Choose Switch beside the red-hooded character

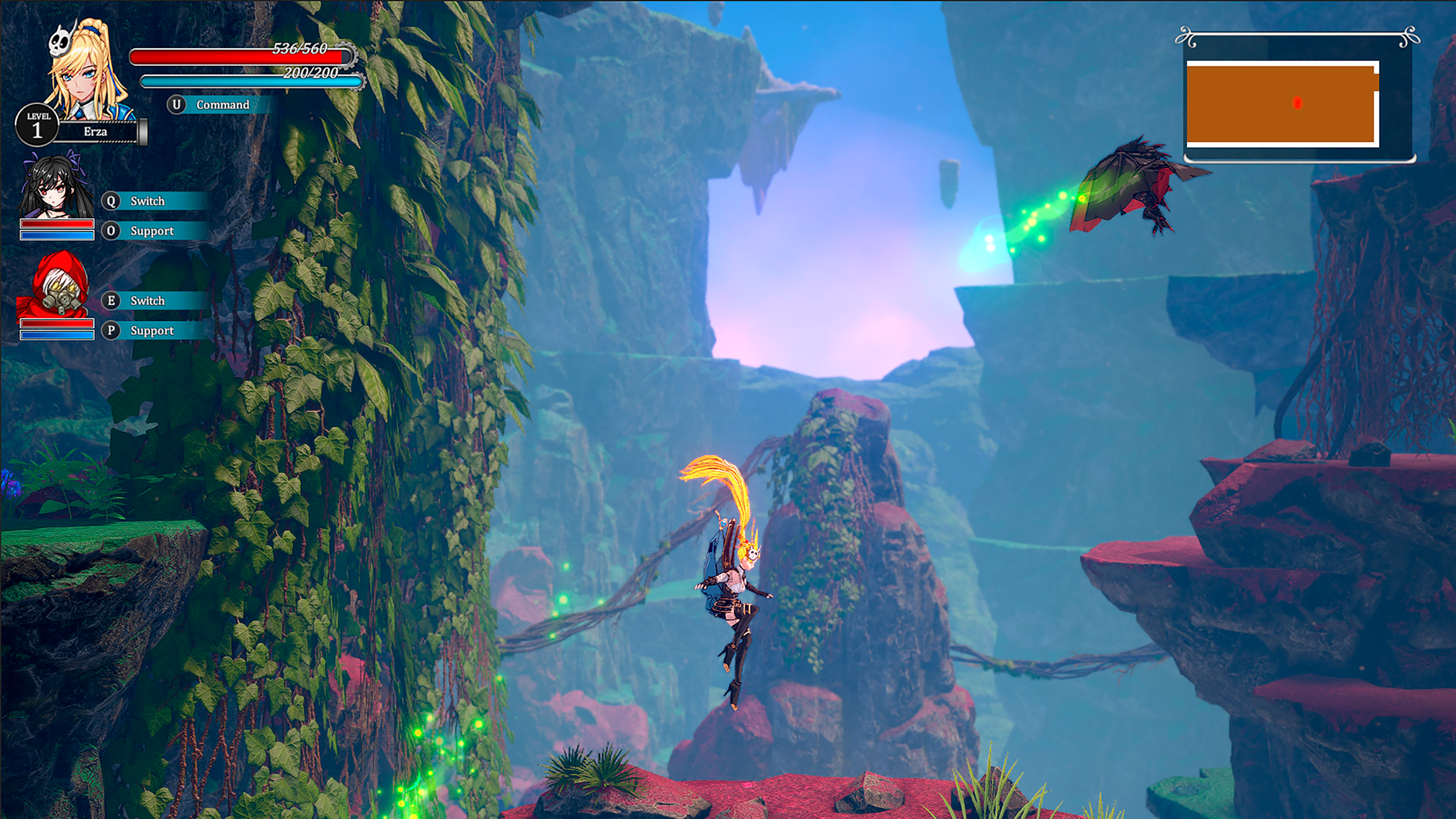point(147,301)
